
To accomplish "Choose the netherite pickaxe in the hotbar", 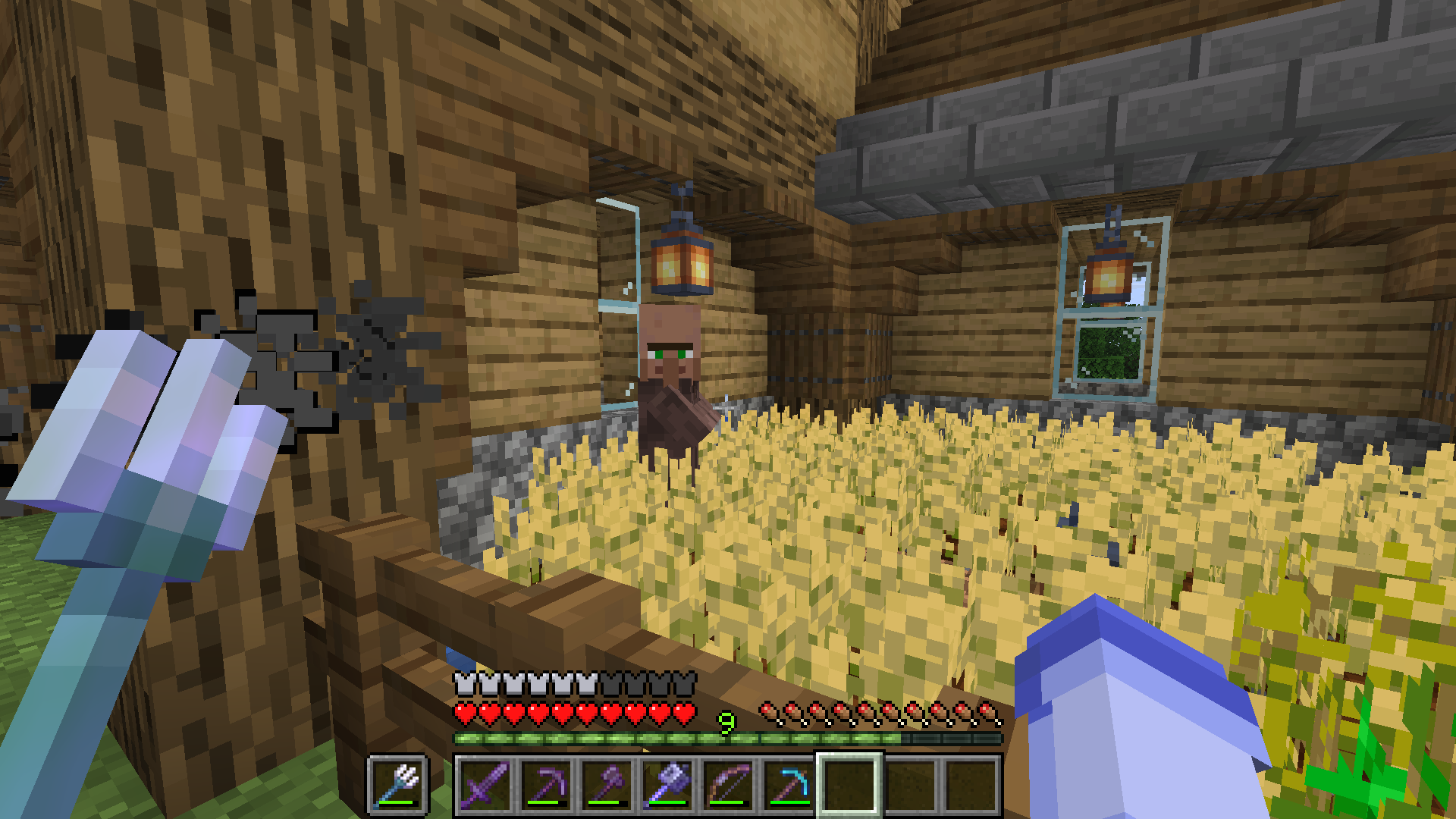I will [x=545, y=785].
